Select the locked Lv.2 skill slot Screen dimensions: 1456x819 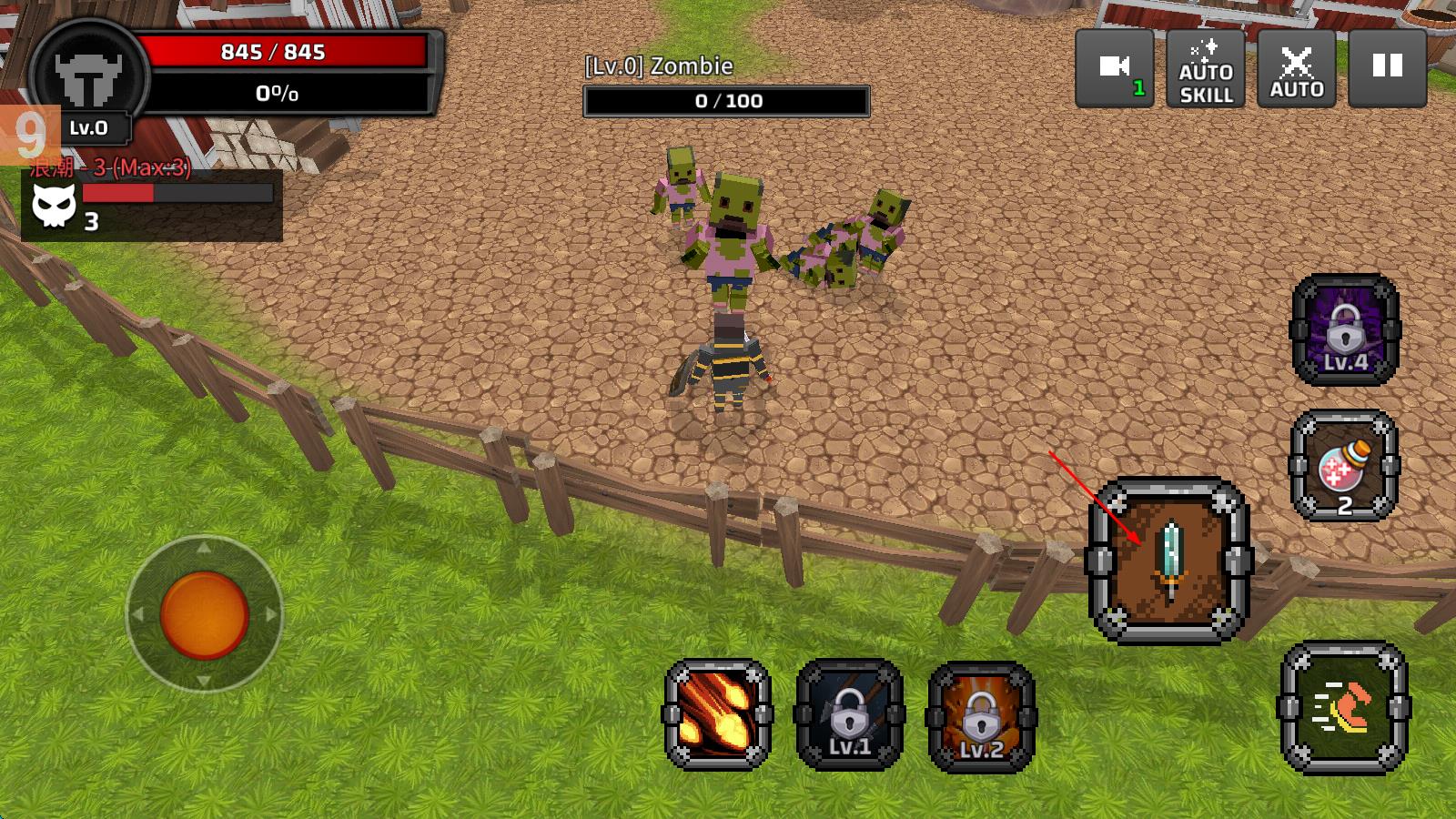coord(981,716)
